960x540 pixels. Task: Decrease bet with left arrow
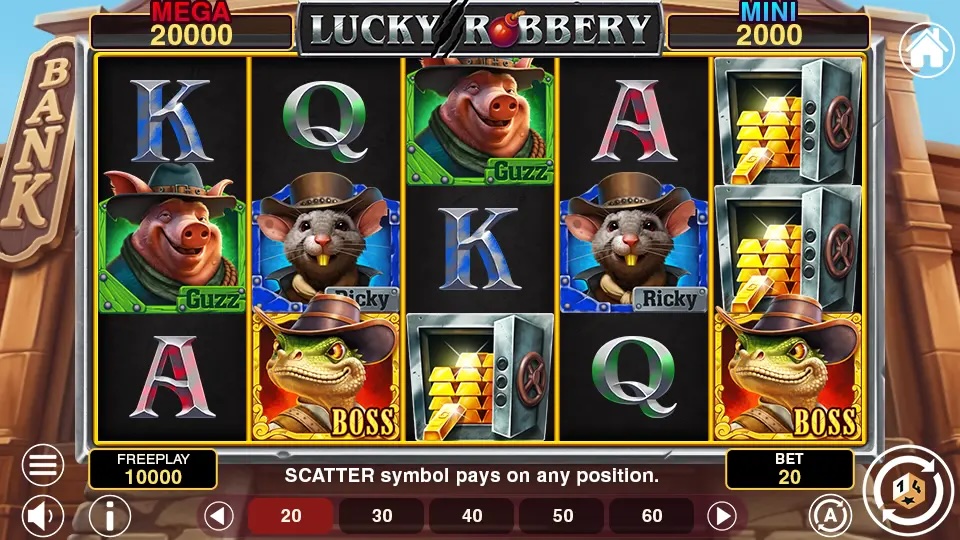(219, 516)
